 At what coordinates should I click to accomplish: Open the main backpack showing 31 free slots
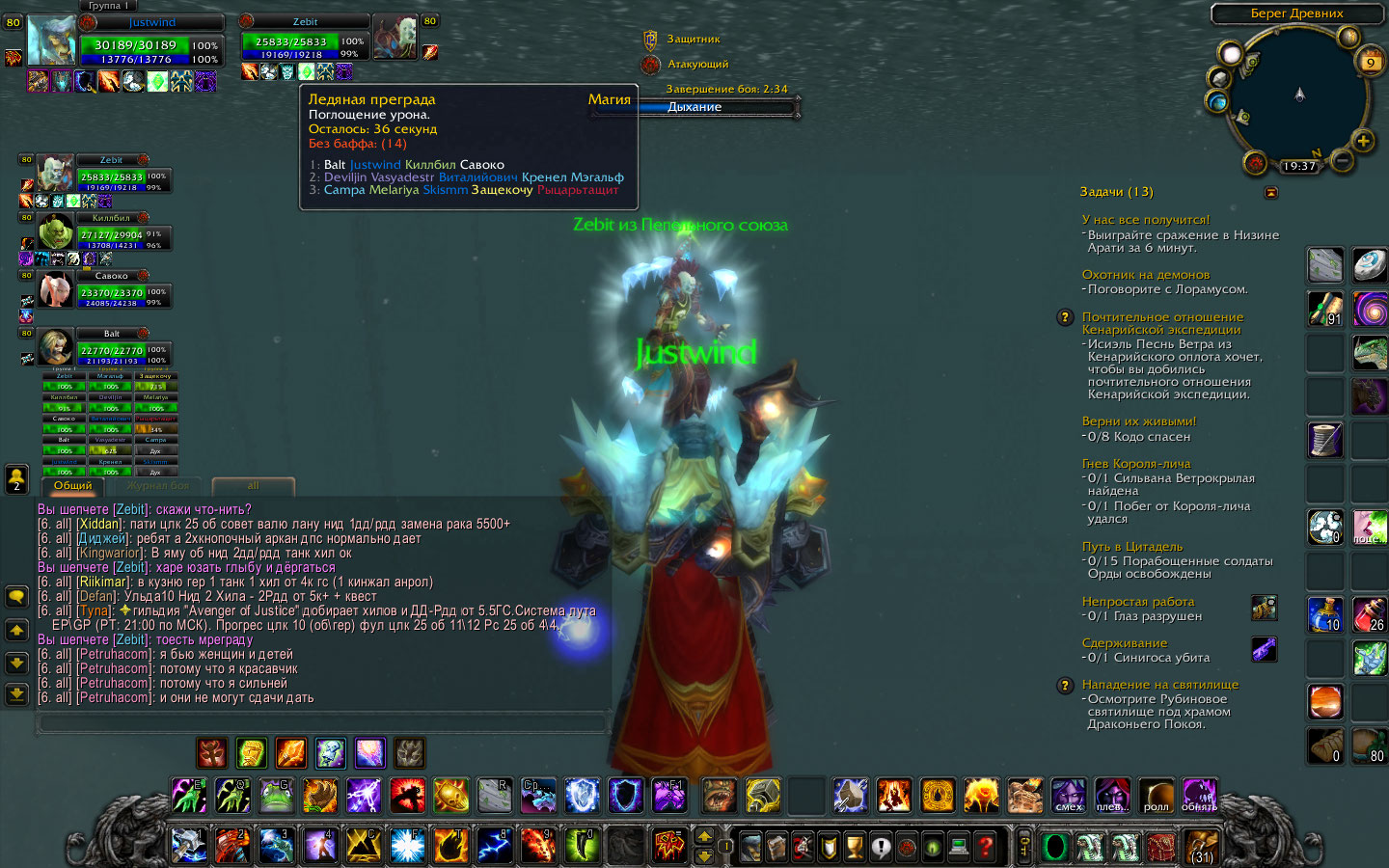tap(1201, 847)
